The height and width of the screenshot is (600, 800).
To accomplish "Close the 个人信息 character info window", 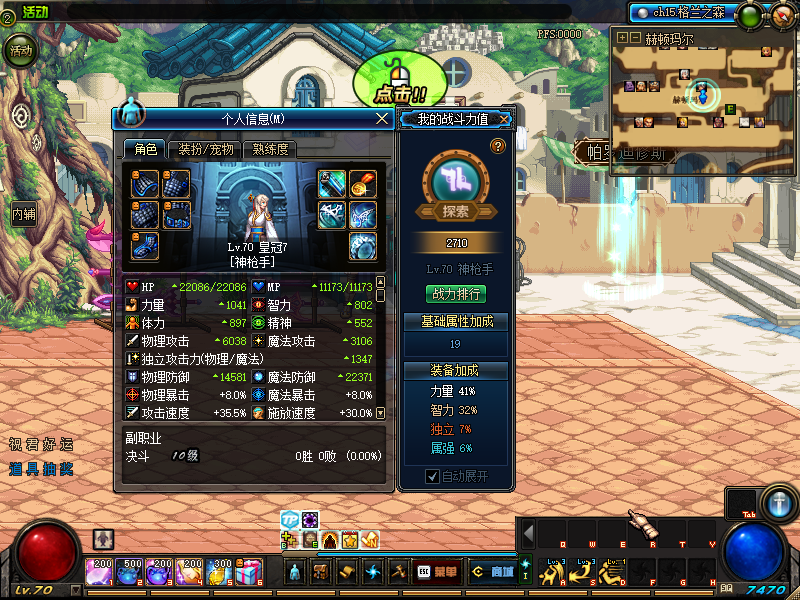I will pos(381,118).
